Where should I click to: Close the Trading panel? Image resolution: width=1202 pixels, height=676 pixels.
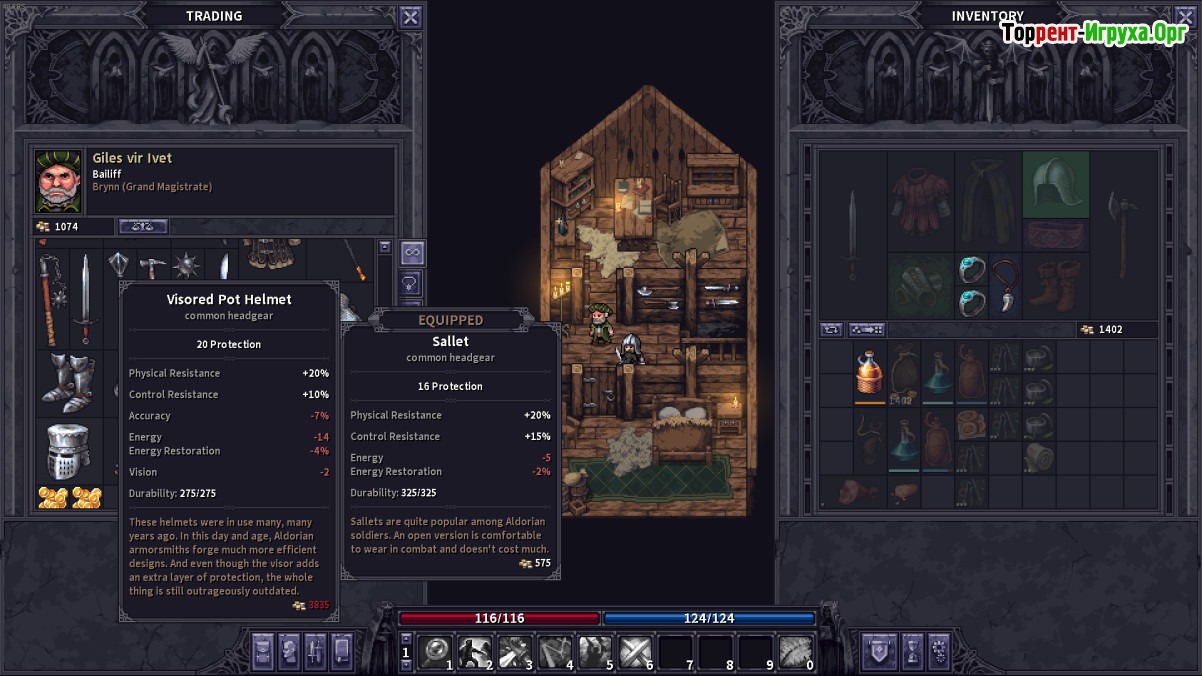(410, 17)
